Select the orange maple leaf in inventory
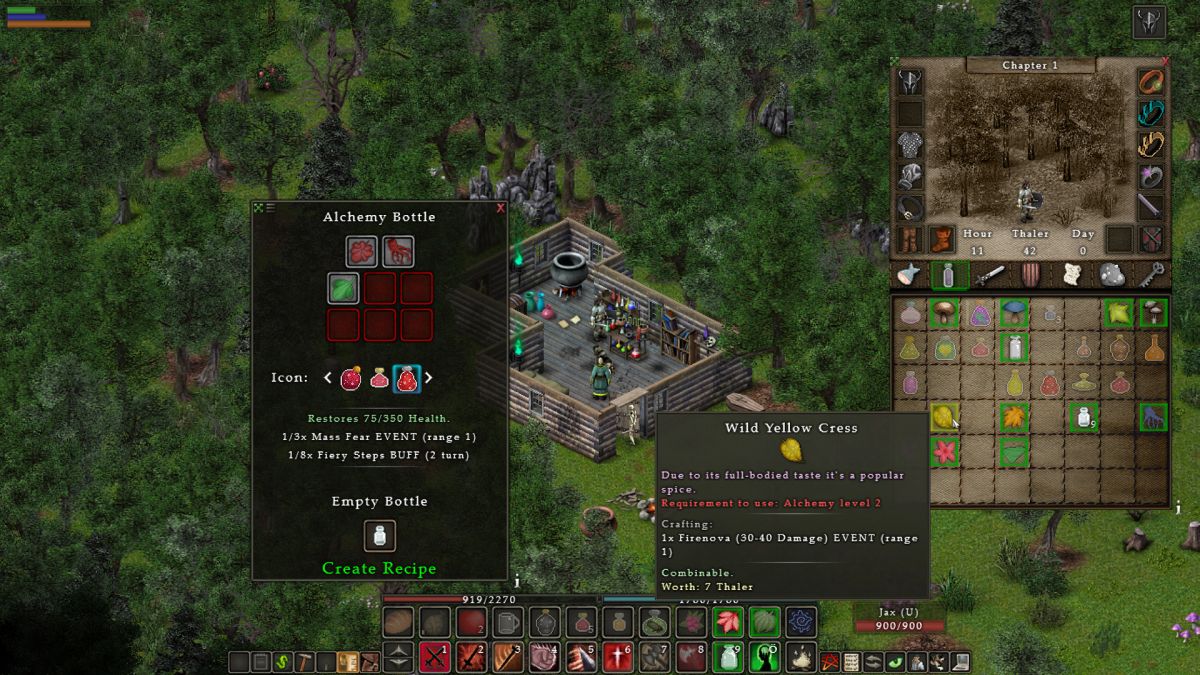1200x675 pixels. [1013, 417]
